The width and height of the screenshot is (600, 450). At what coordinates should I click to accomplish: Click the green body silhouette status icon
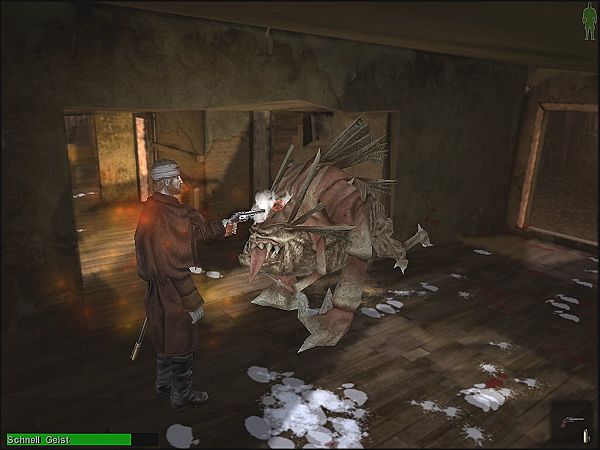pyautogui.click(x=589, y=18)
